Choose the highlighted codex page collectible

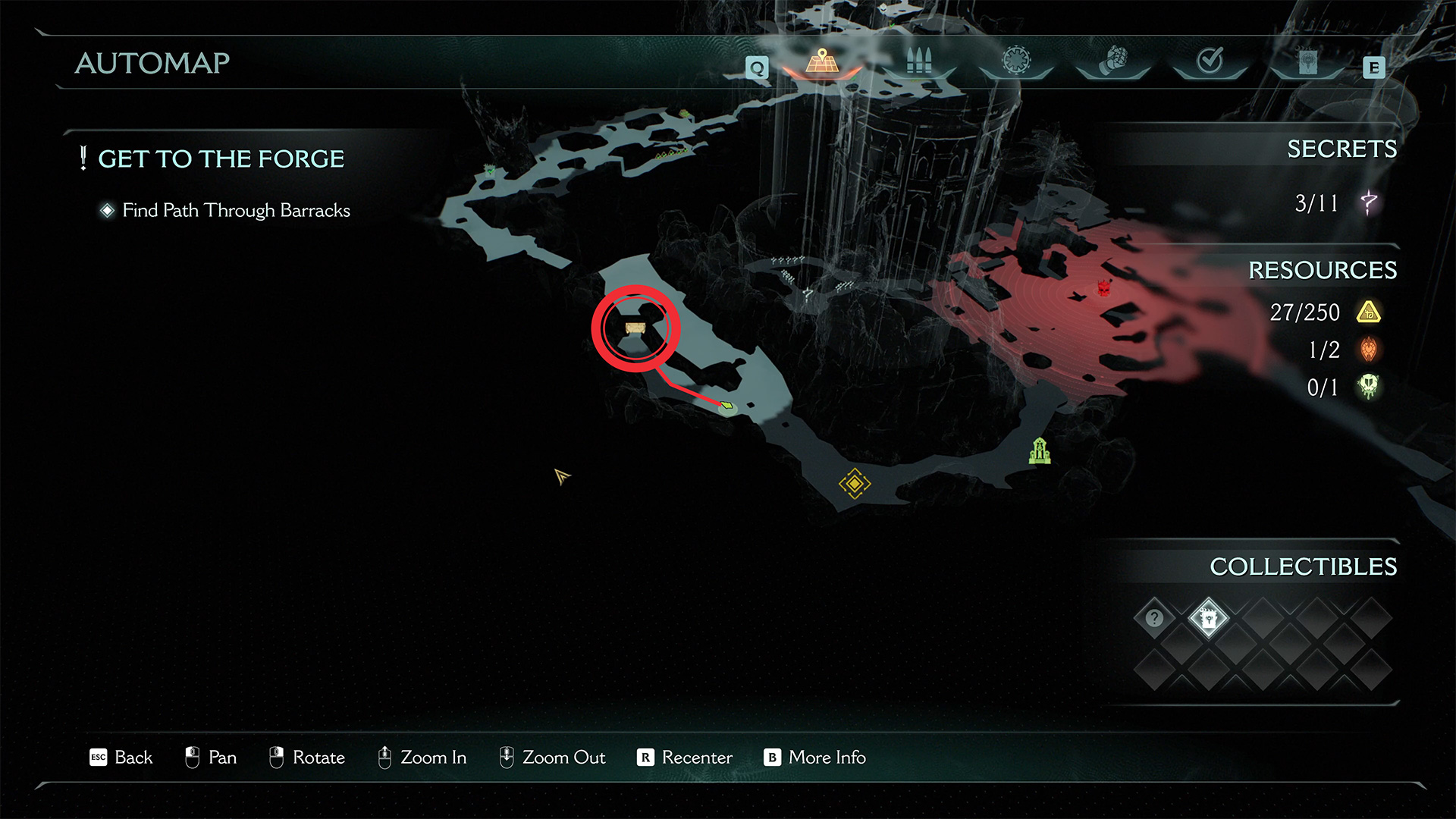[x=1208, y=618]
